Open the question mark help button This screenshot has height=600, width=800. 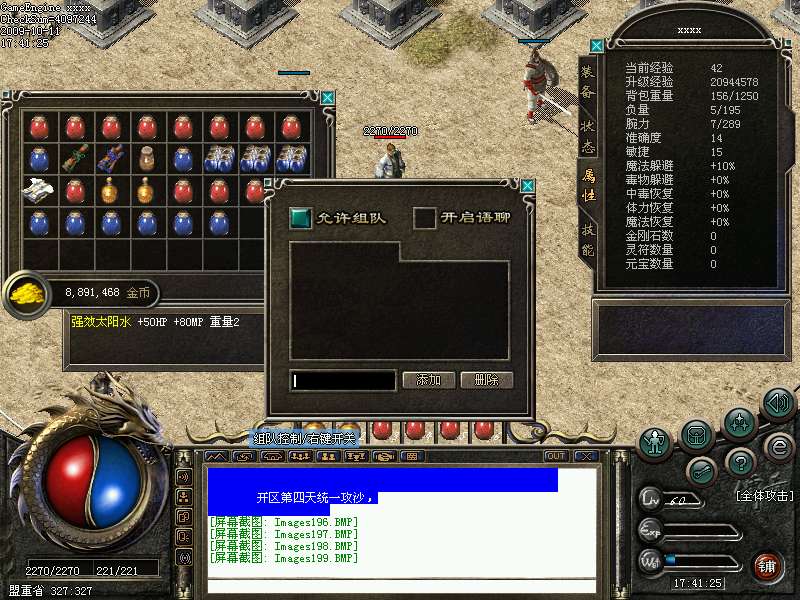tap(739, 462)
